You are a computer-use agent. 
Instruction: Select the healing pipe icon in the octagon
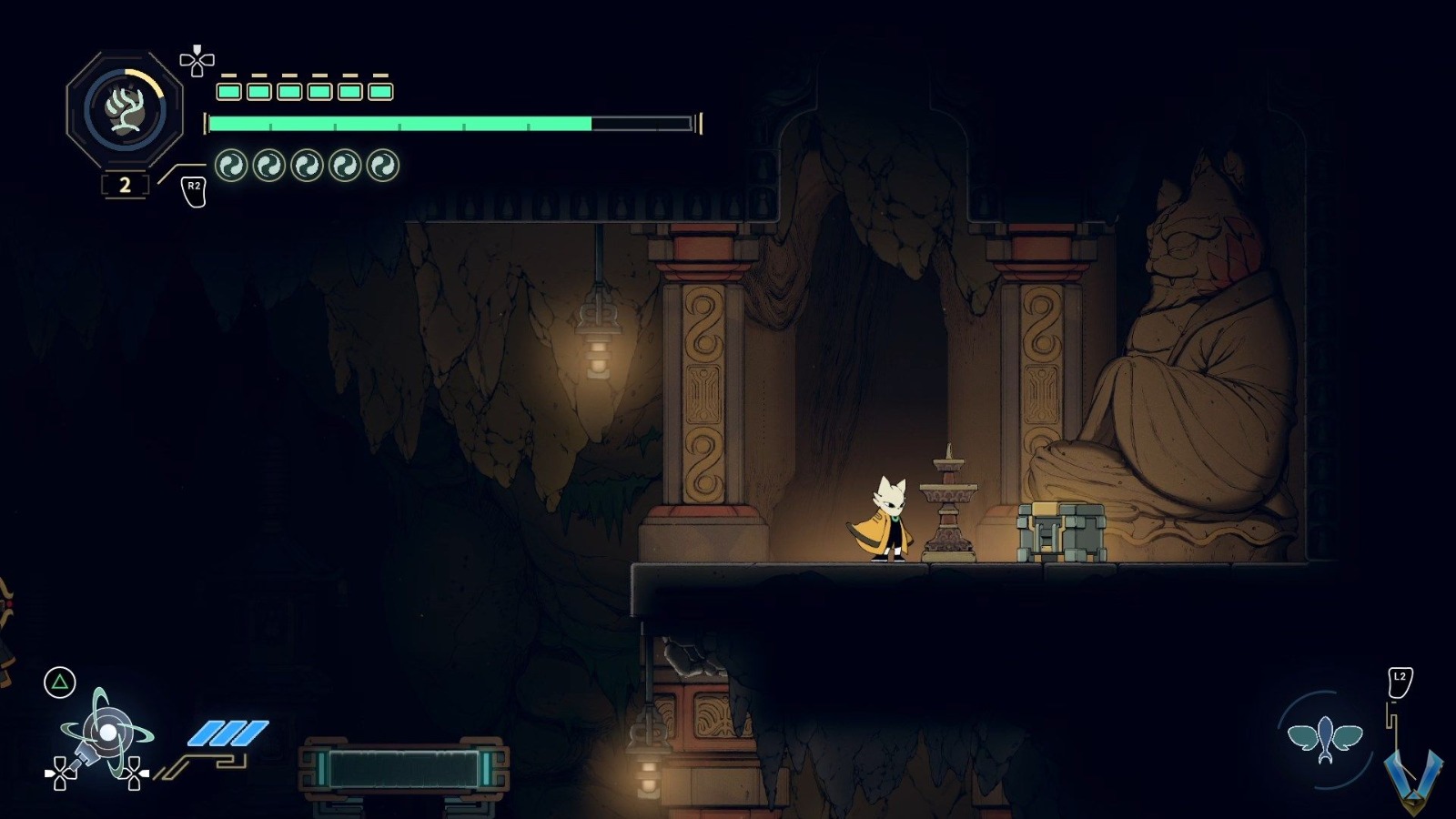point(126,111)
